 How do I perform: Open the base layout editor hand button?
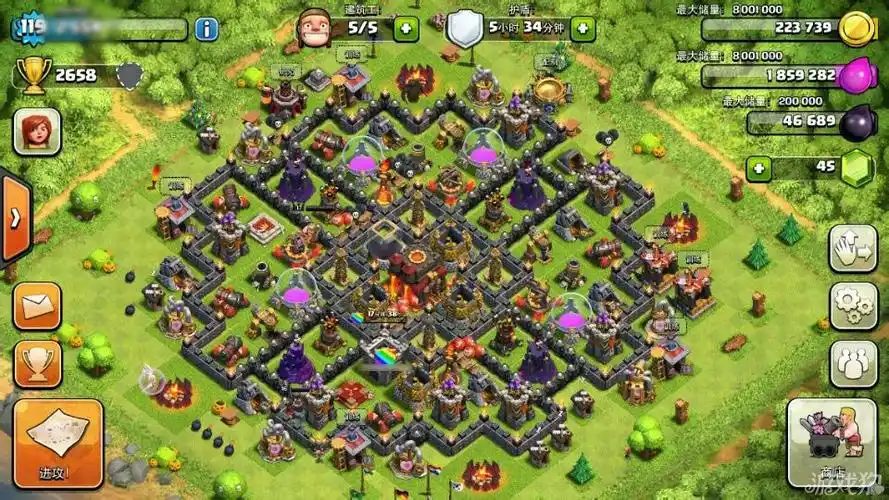pyautogui.click(x=852, y=248)
